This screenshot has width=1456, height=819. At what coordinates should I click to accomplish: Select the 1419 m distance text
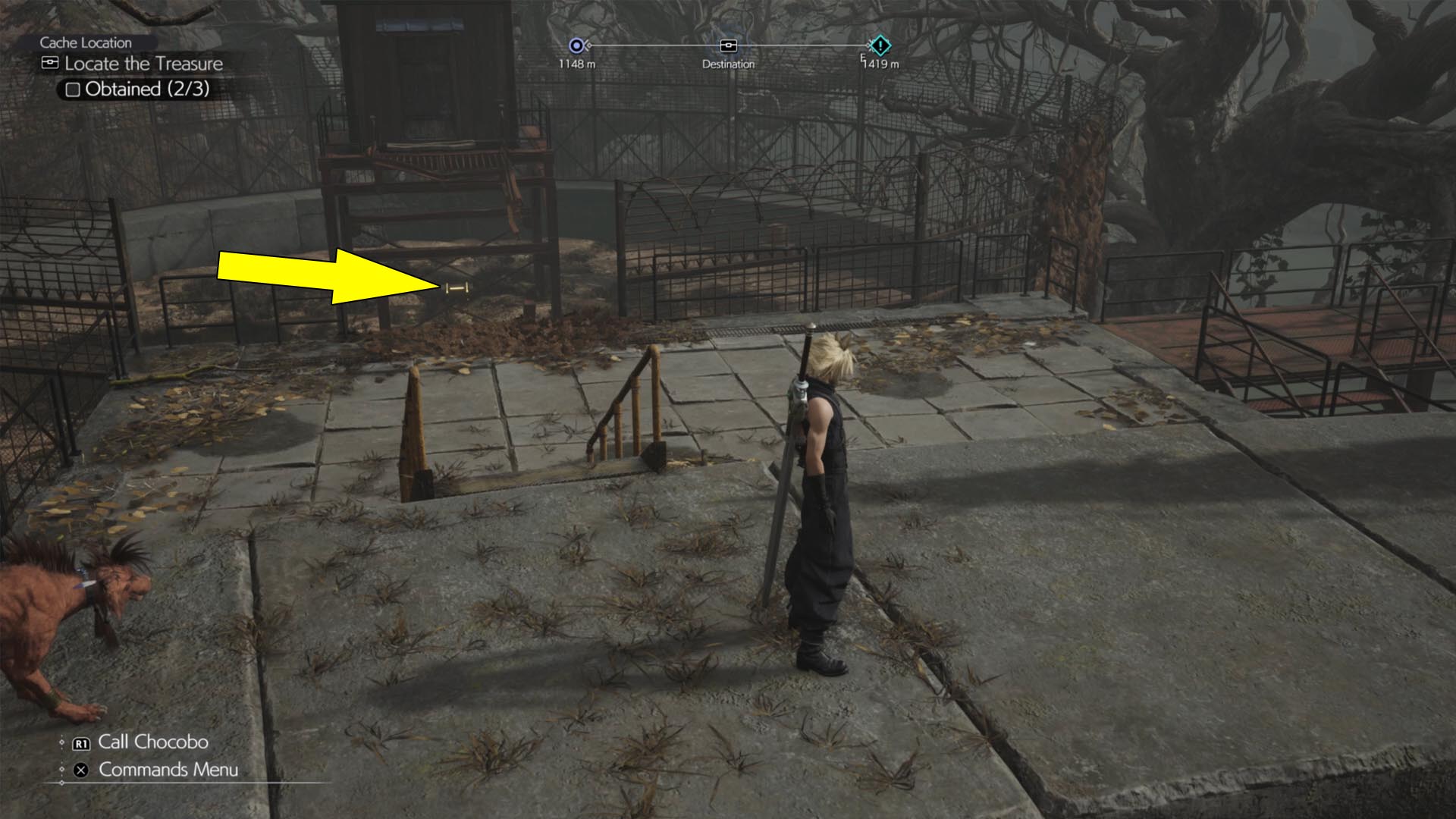[882, 64]
